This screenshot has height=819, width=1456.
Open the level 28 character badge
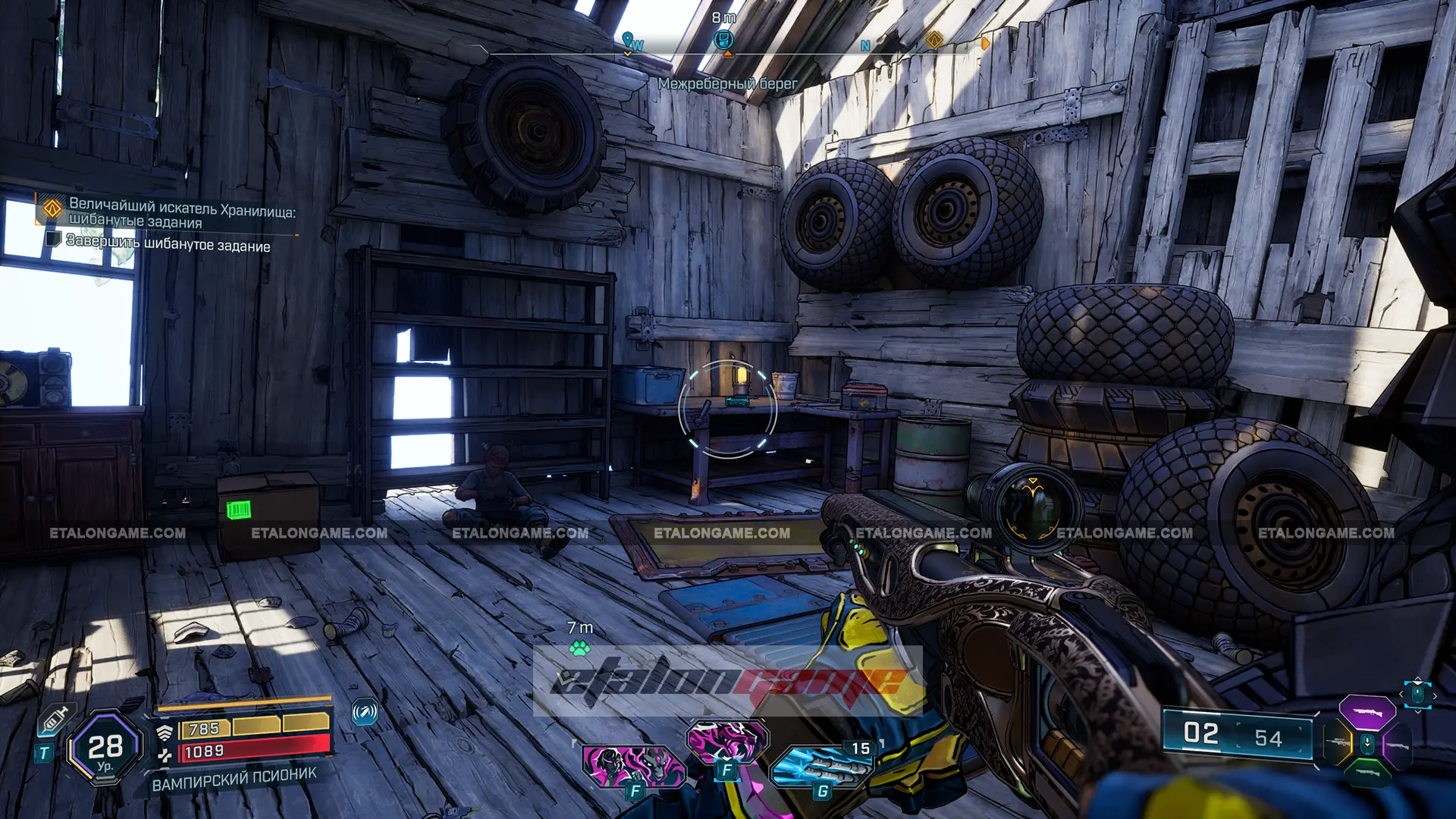coord(105,748)
